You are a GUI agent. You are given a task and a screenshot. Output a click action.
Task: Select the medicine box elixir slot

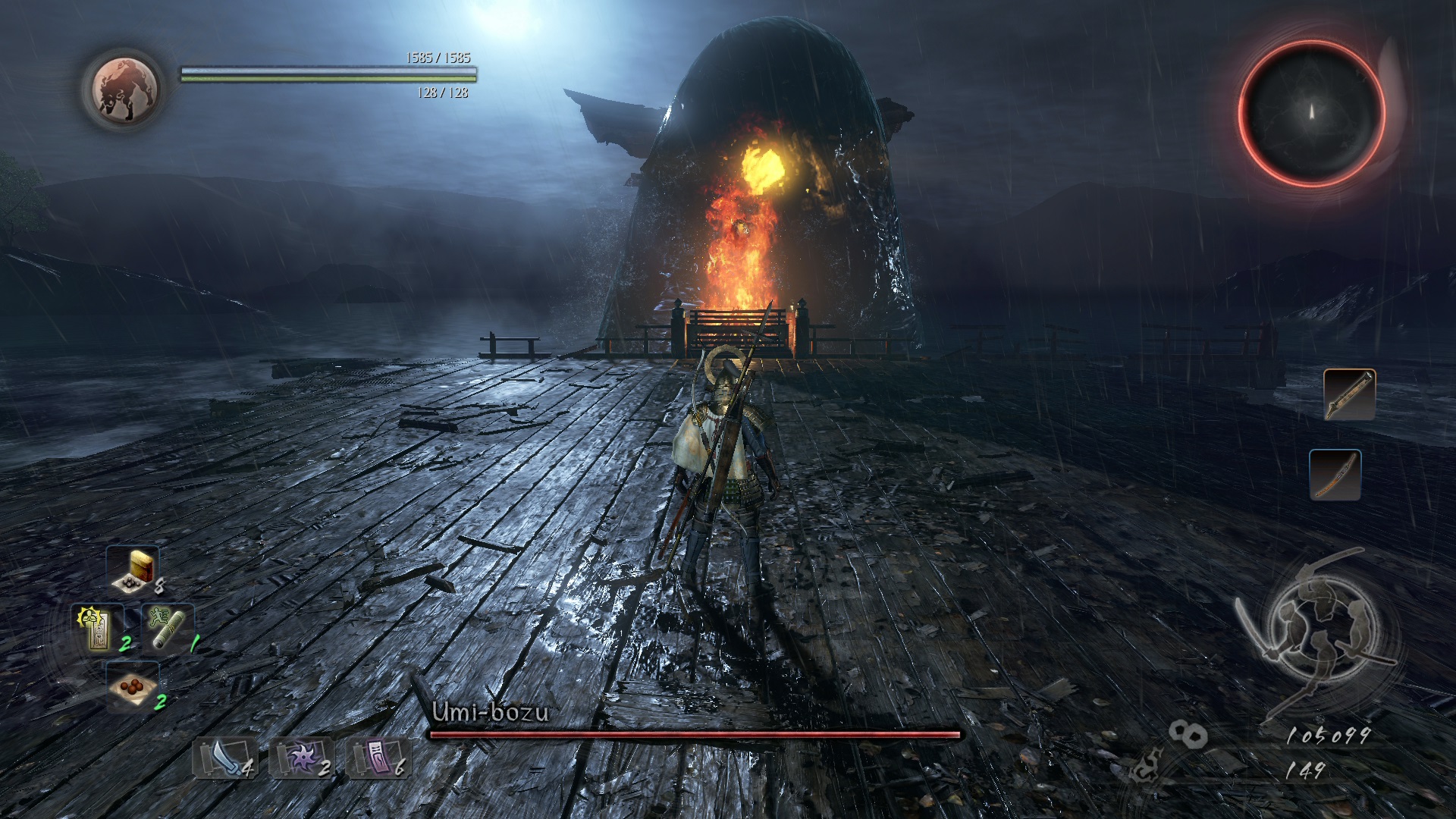pyautogui.click(x=133, y=569)
